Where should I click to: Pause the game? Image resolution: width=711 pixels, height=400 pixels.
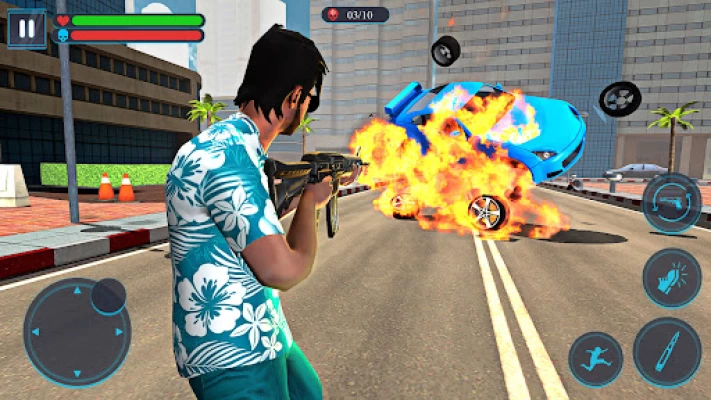(26, 27)
